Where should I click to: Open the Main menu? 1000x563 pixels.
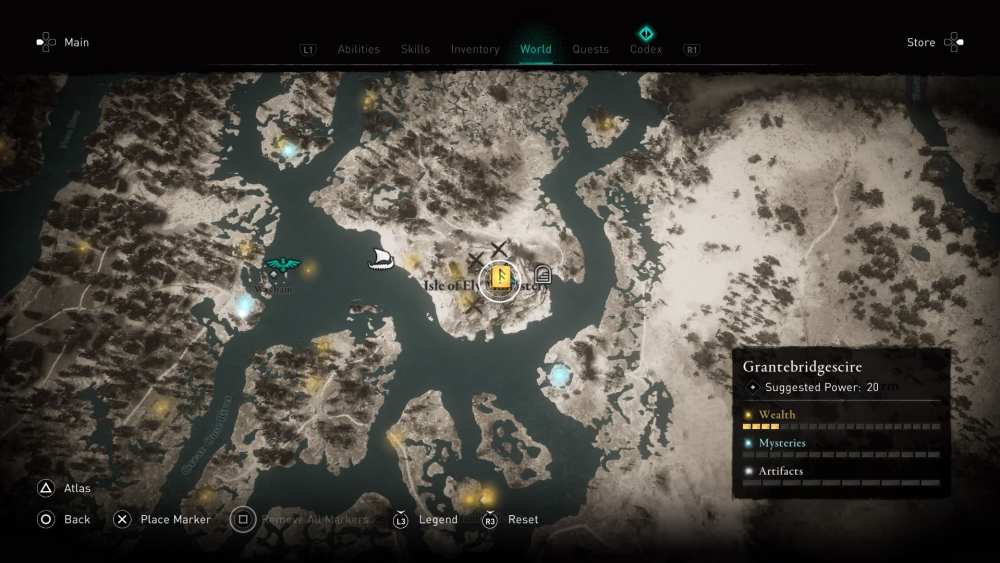(x=63, y=42)
